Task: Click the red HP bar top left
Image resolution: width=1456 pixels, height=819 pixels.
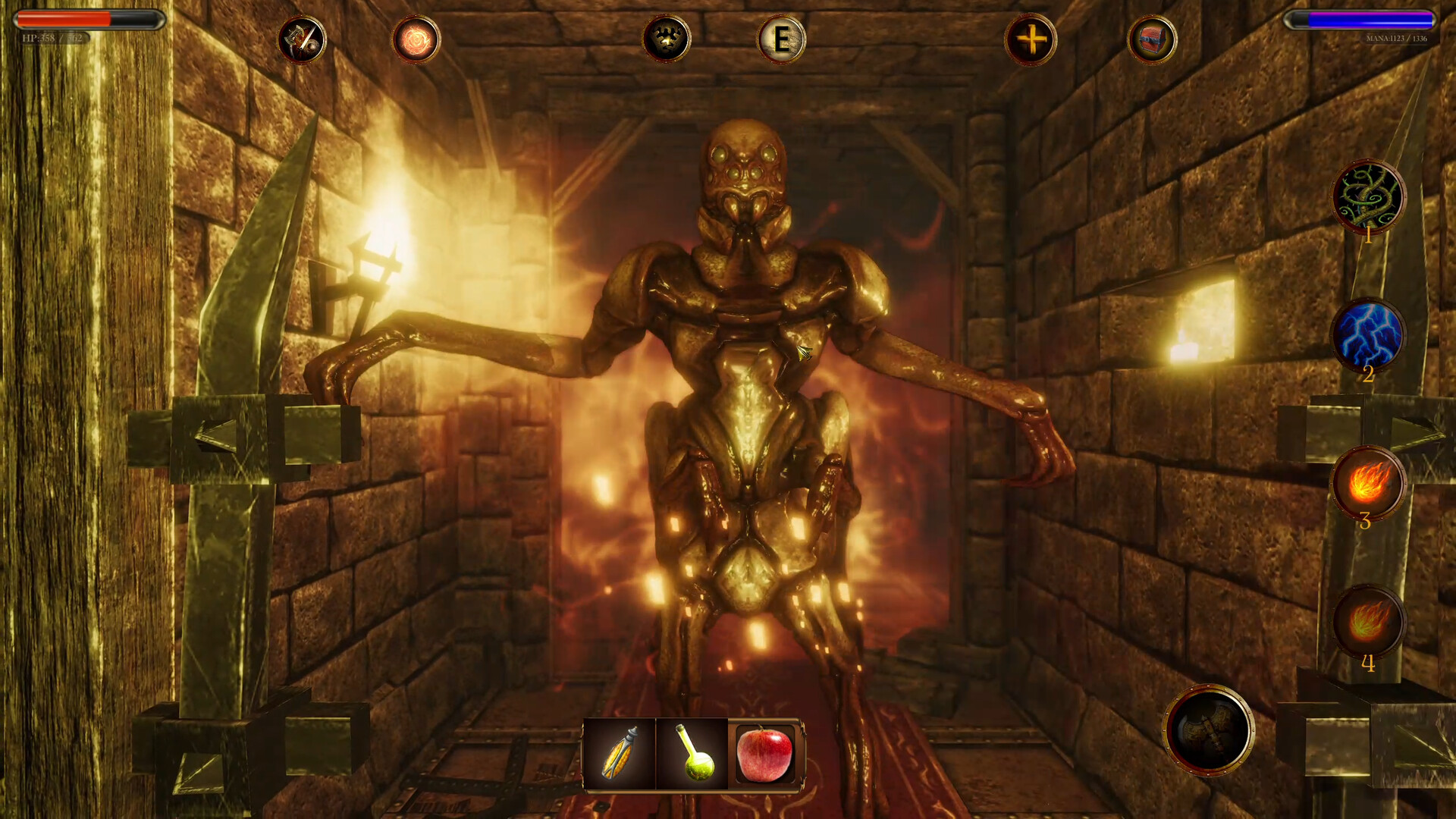Action: pos(86,20)
